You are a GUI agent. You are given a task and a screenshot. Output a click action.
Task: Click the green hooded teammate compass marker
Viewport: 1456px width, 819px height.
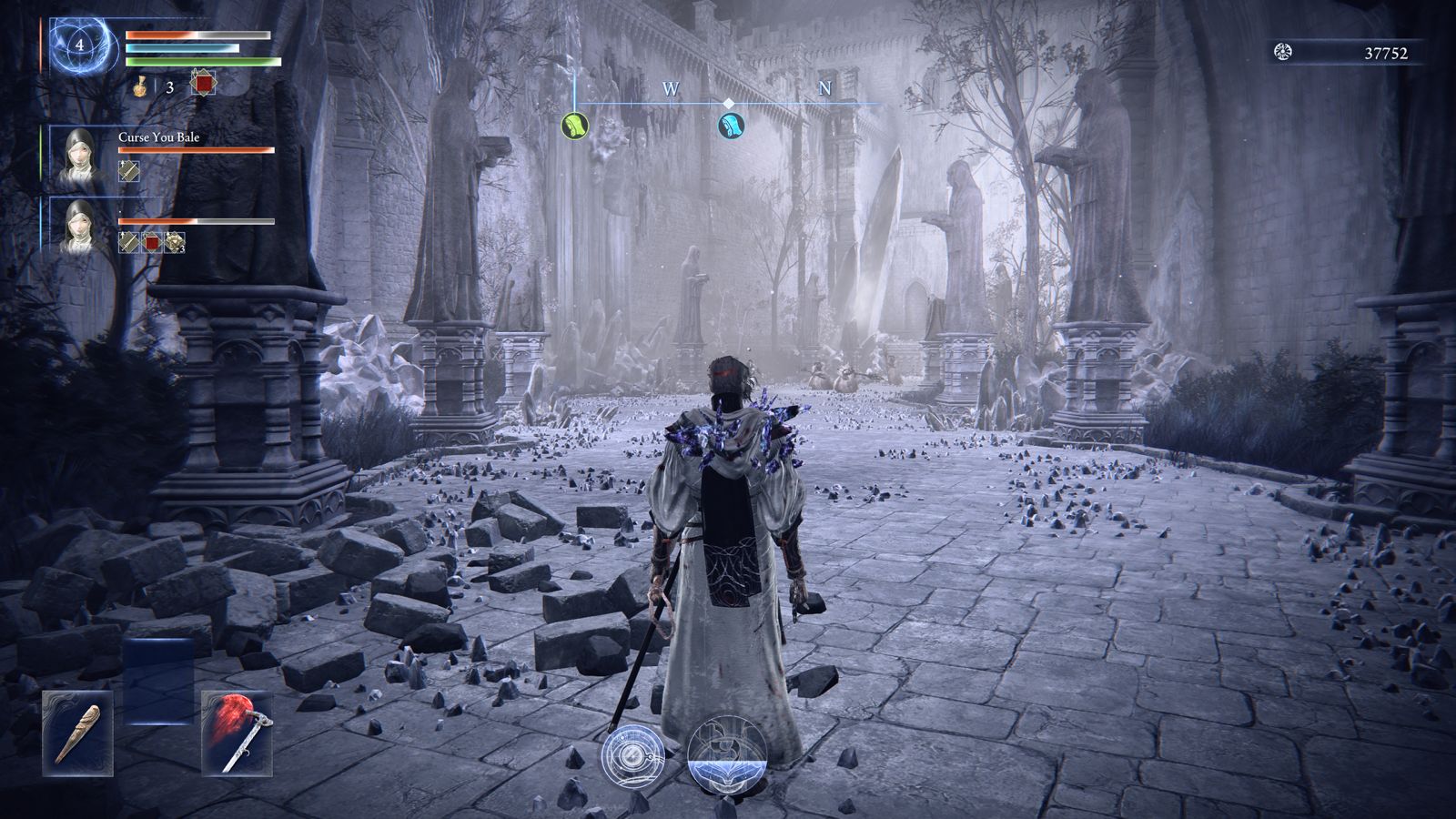575,125
